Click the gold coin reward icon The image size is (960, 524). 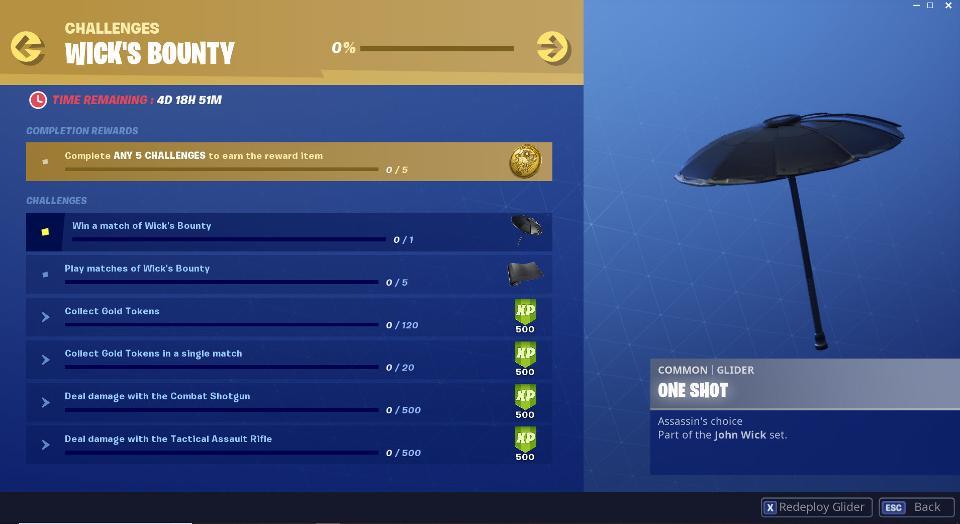[x=525, y=160]
